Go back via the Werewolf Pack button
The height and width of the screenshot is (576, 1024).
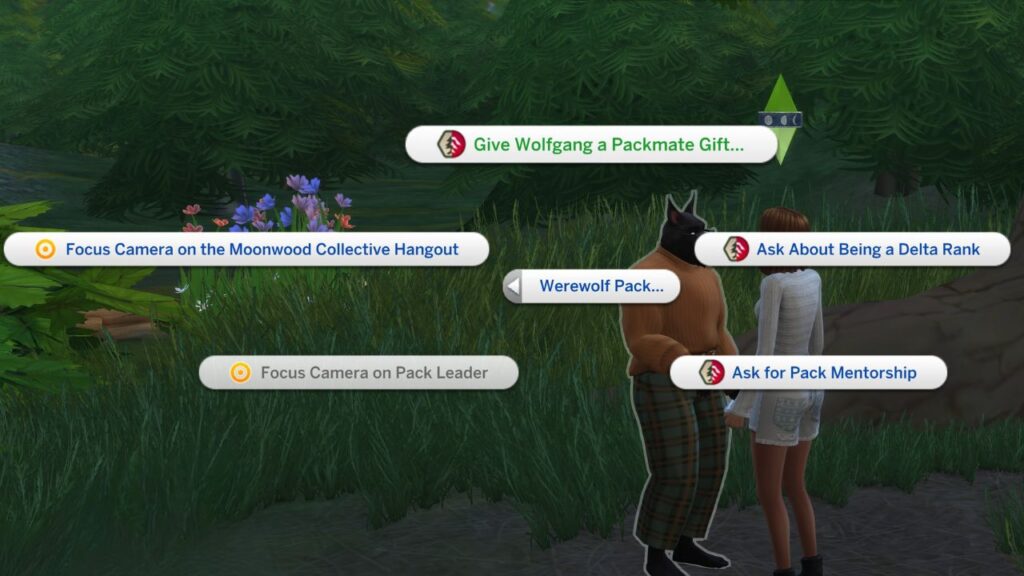pos(591,286)
